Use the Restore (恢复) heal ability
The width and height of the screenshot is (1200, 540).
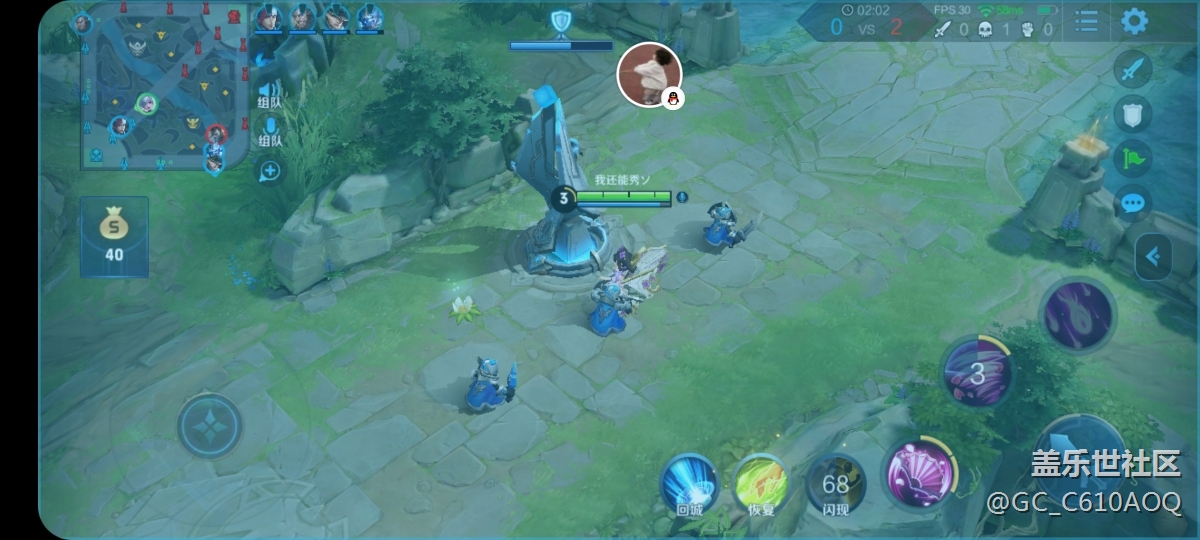pyautogui.click(x=761, y=485)
